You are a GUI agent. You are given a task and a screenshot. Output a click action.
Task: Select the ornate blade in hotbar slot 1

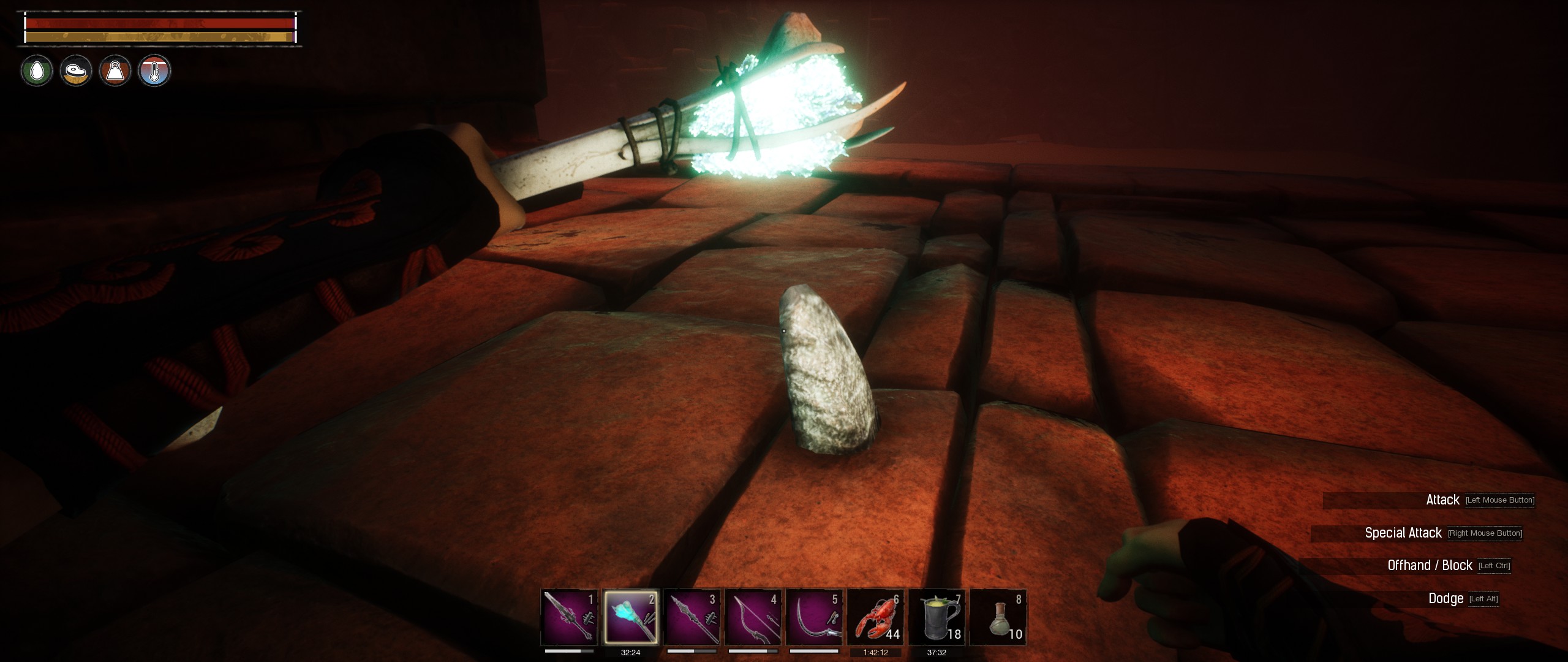point(569,617)
